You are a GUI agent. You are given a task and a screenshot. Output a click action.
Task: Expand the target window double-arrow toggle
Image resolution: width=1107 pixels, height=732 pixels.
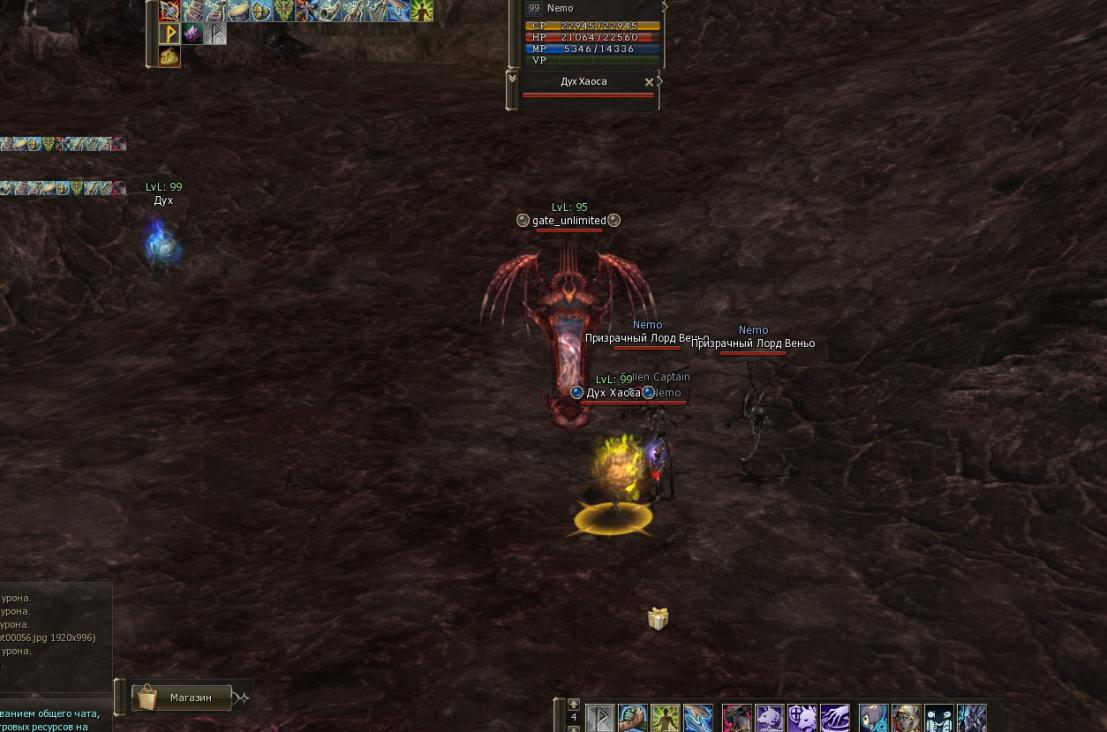tap(512, 77)
